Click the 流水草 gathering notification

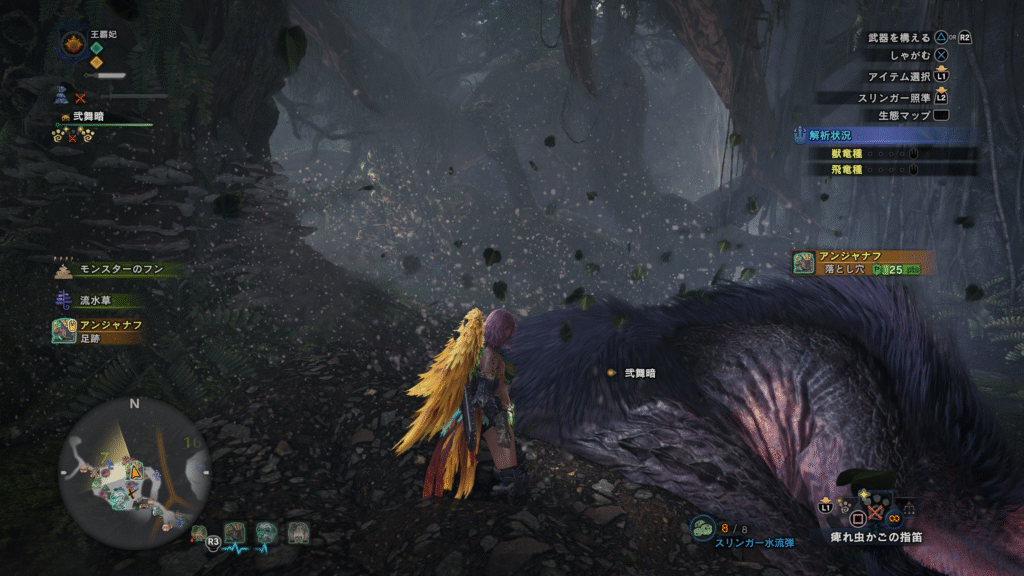click(x=98, y=298)
